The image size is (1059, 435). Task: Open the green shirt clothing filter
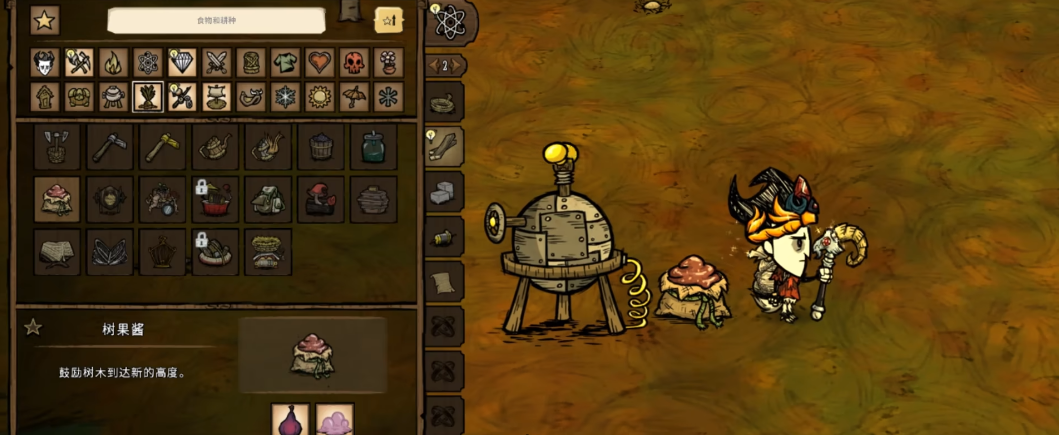click(x=285, y=63)
